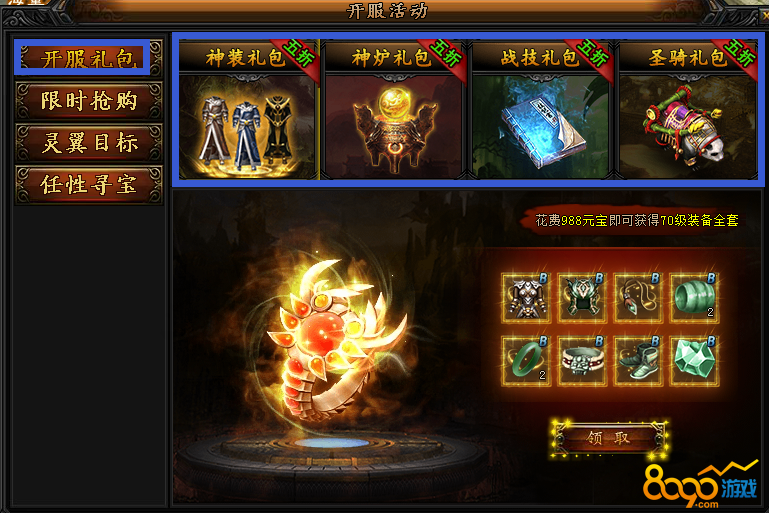
Task: Click the 领取 claim button
Action: click(608, 437)
